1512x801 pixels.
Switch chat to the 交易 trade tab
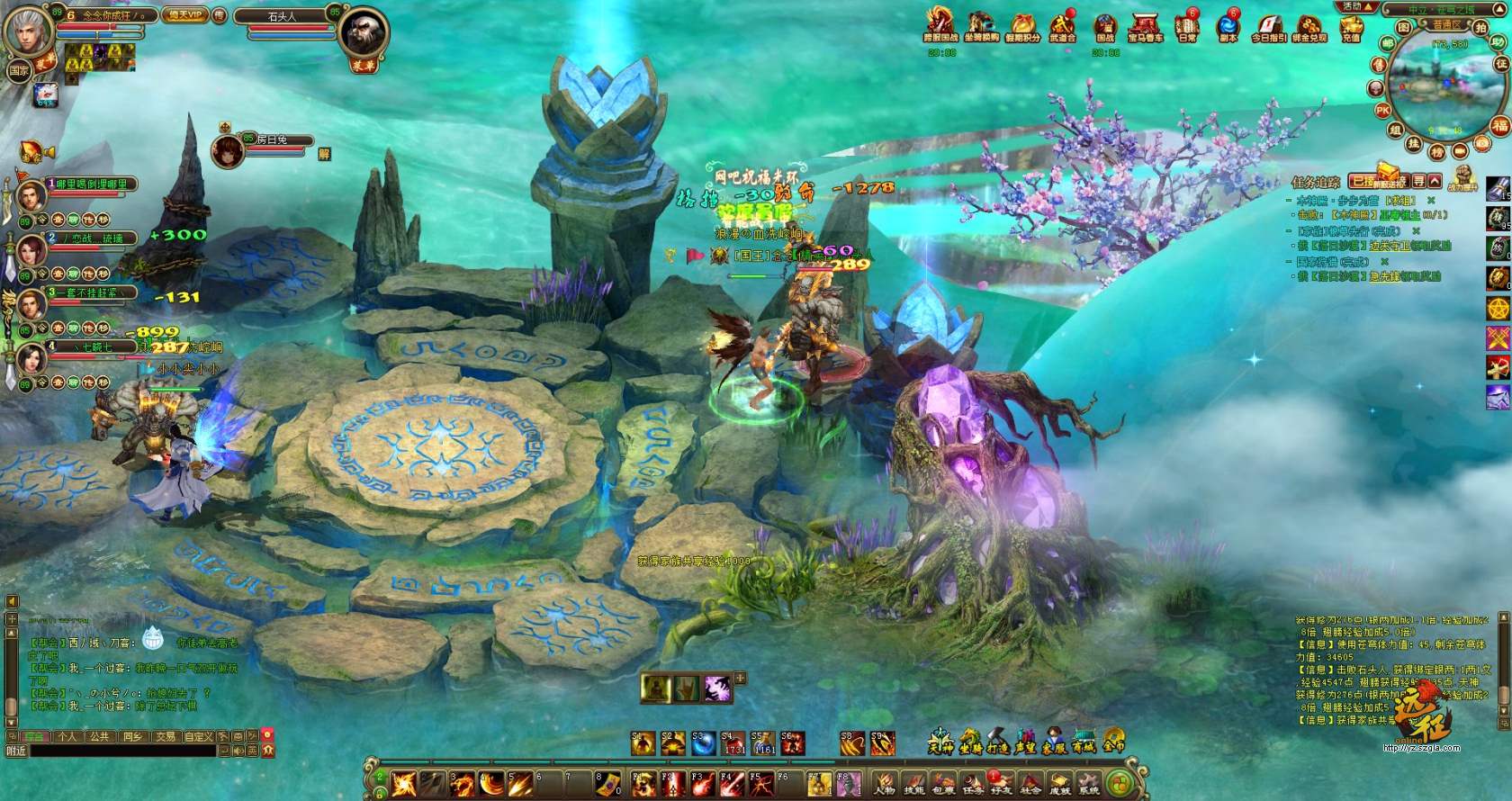tap(164, 736)
